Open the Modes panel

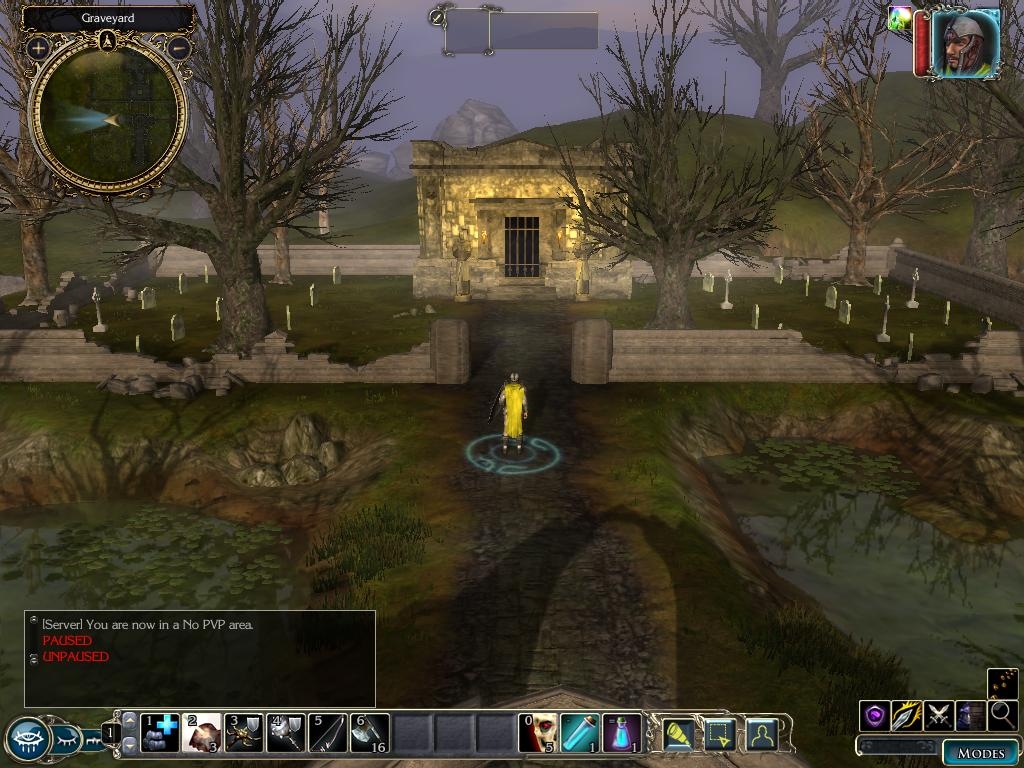coord(980,752)
